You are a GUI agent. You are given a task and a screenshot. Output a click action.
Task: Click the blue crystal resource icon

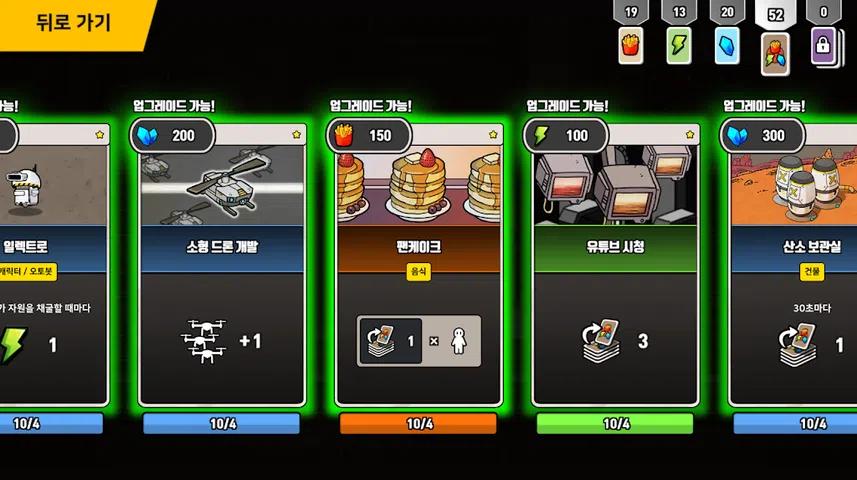click(x=727, y=45)
